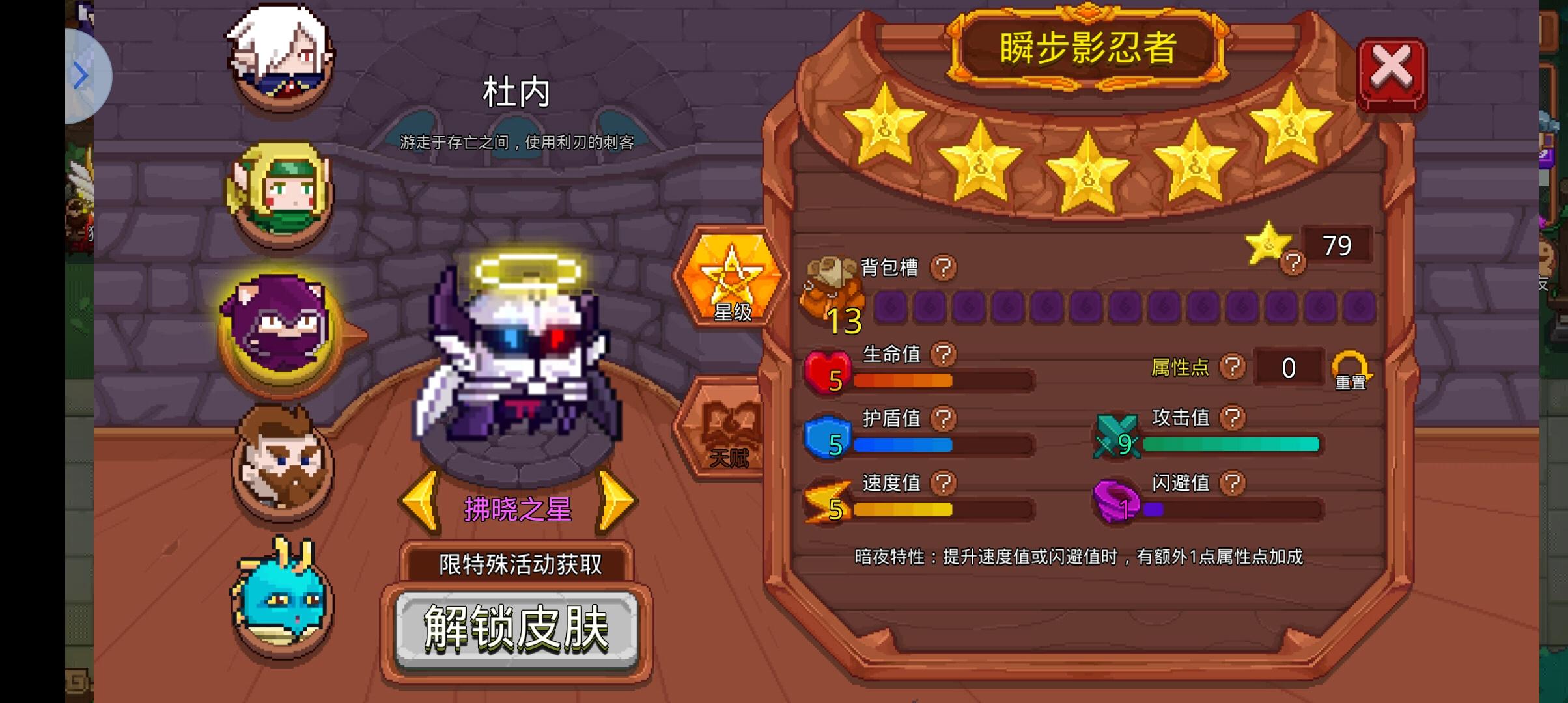Open the 星级 star-level panel
This screenshot has height=703, width=1568.
731,280
